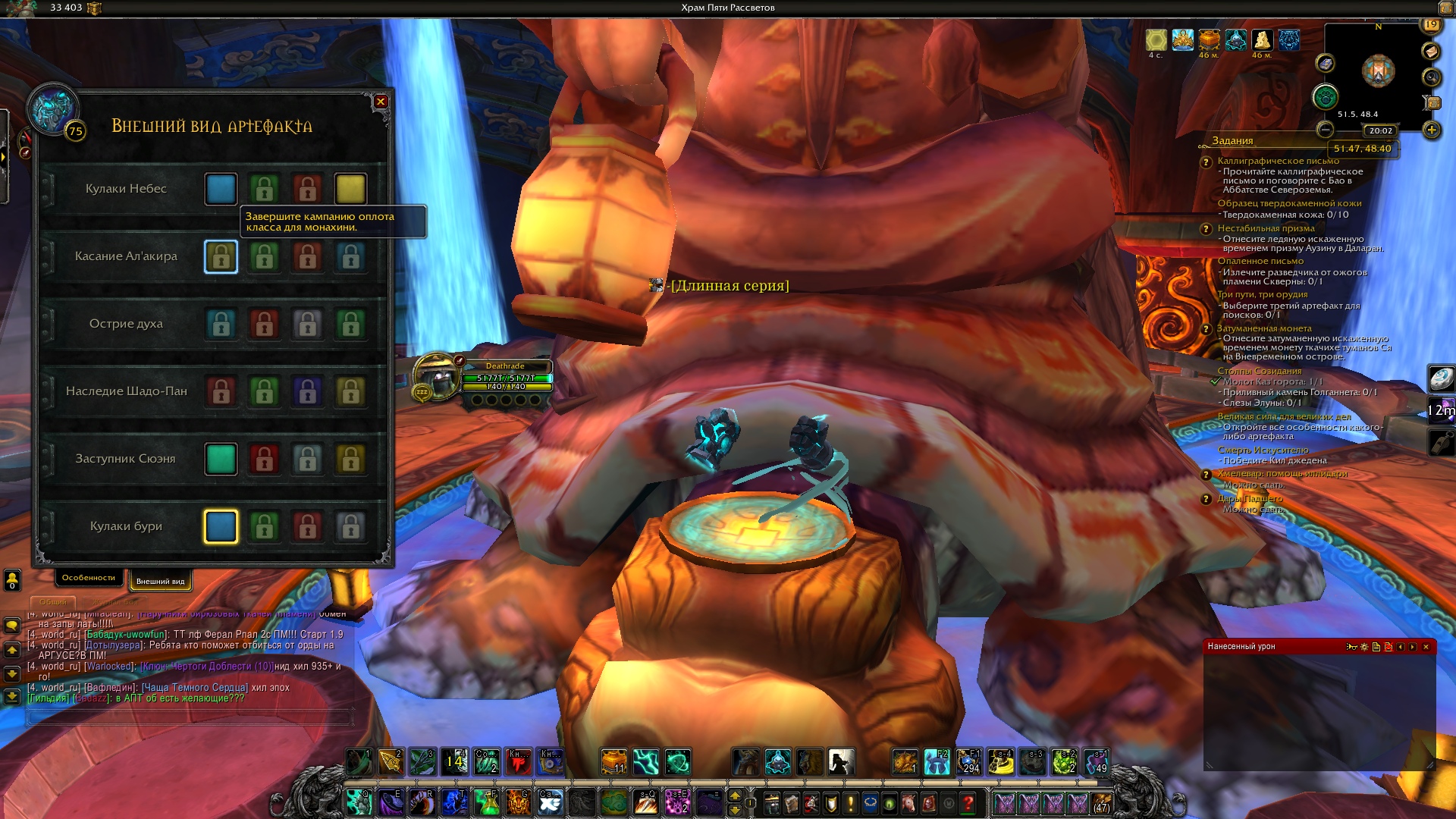The image size is (1456, 819).
Task: Switch to the Особенности tab
Action: tap(89, 578)
